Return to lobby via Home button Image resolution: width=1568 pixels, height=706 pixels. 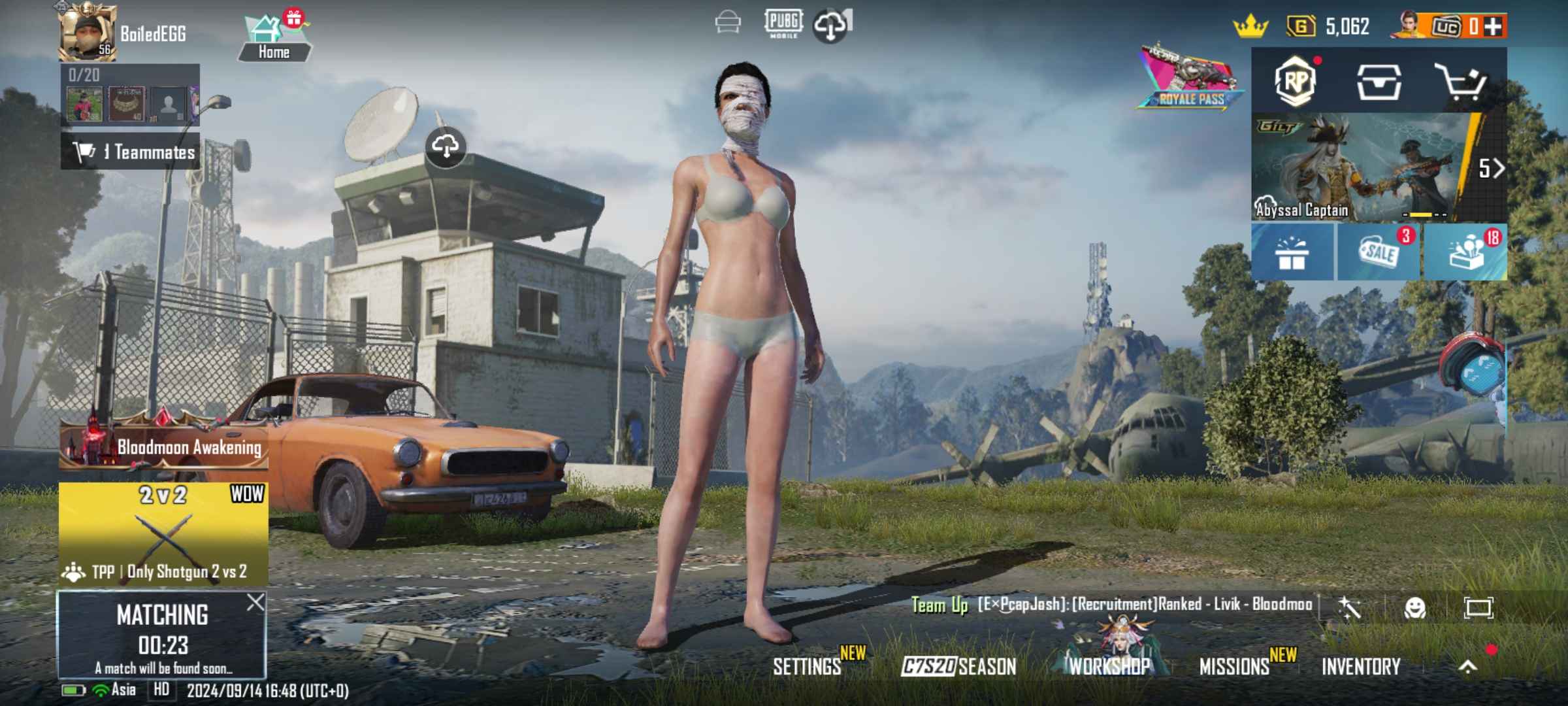274,38
